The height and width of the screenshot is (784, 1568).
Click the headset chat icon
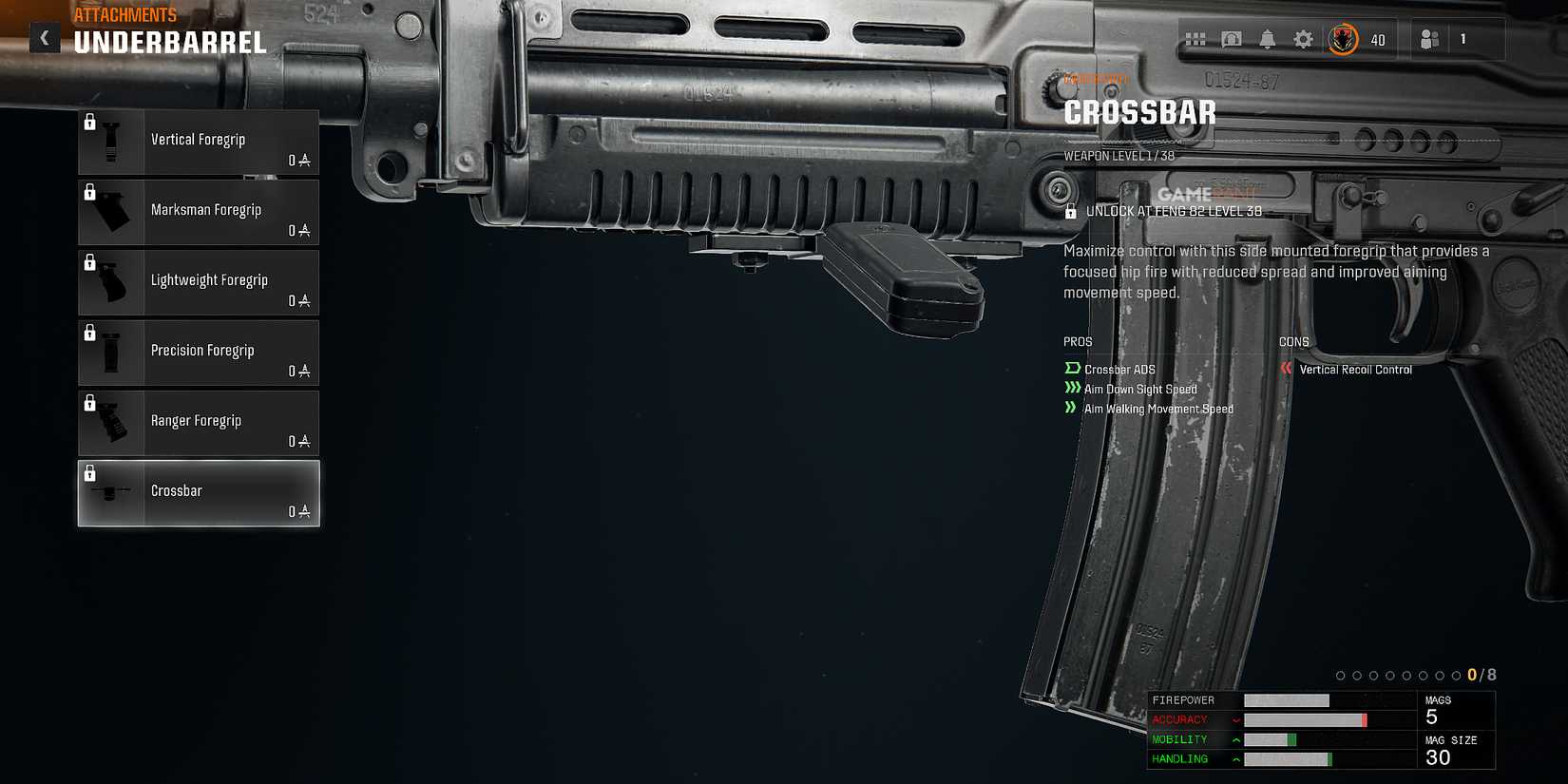pyautogui.click(x=1232, y=38)
